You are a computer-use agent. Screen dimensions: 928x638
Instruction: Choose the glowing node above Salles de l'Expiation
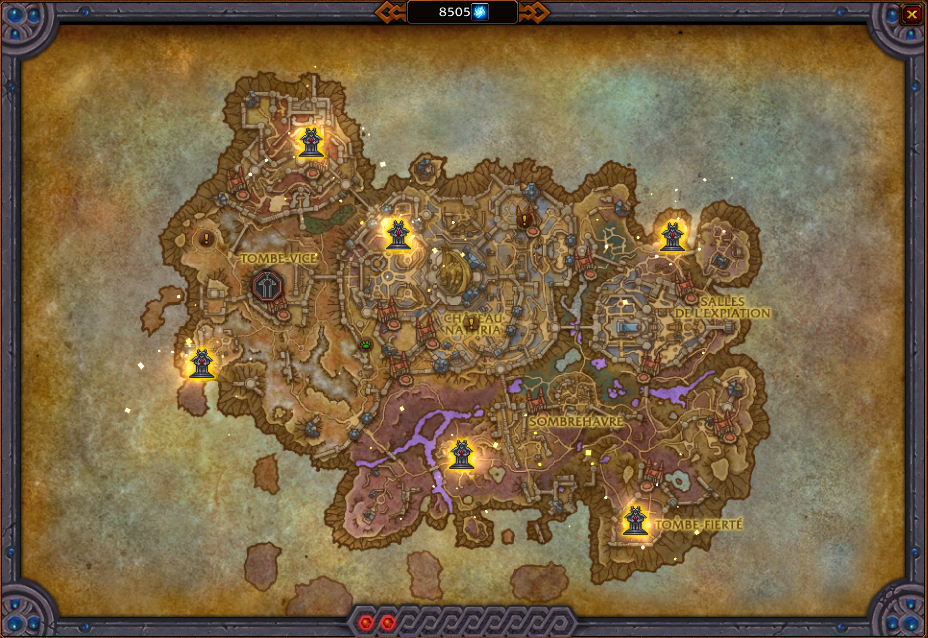(672, 236)
